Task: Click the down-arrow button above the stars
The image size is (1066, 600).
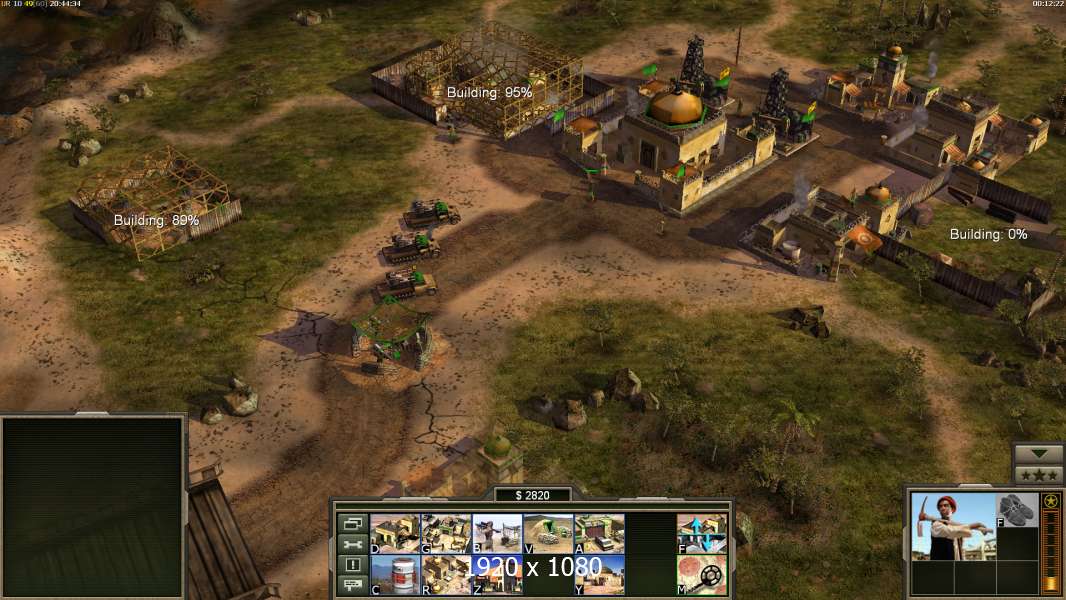Action: point(1038,454)
